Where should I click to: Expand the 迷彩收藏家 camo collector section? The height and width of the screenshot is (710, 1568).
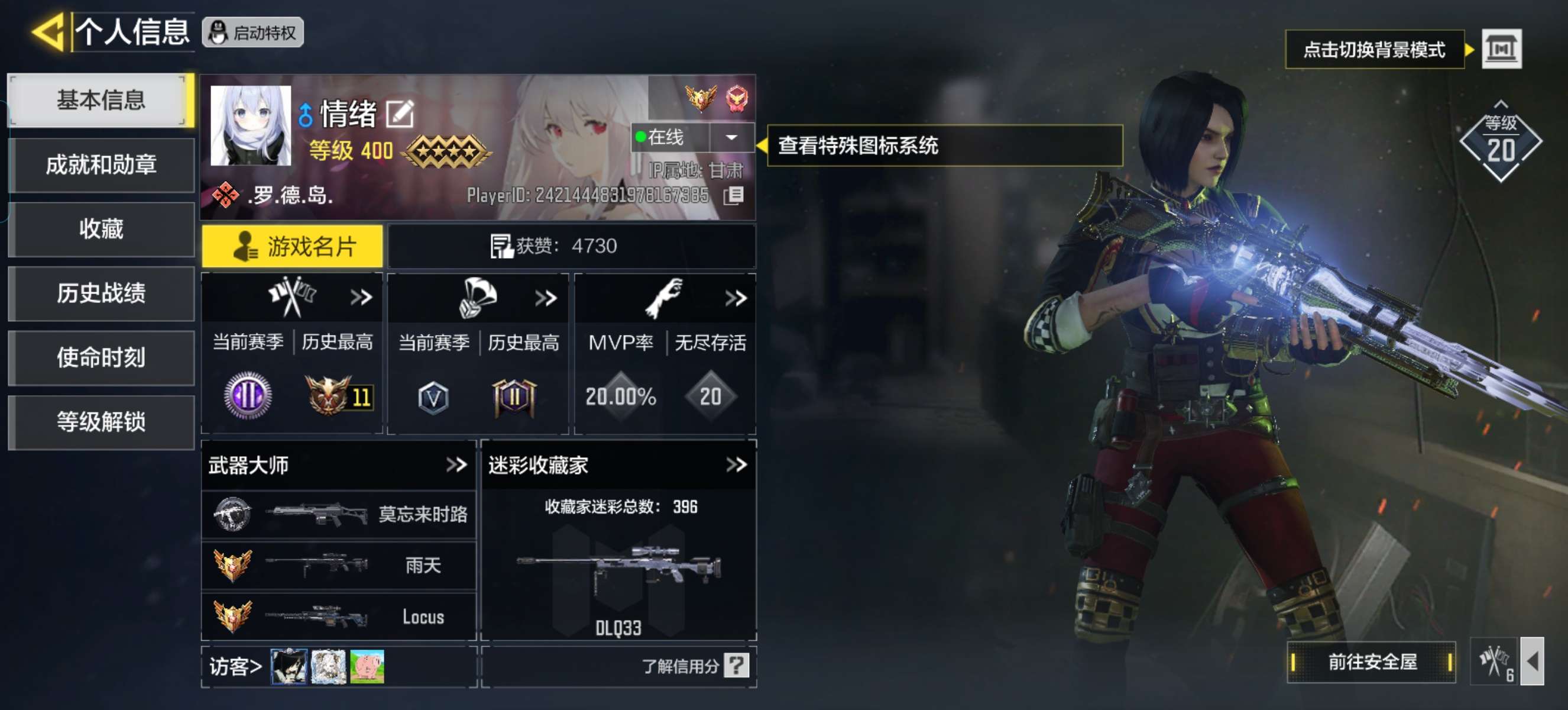click(x=736, y=465)
